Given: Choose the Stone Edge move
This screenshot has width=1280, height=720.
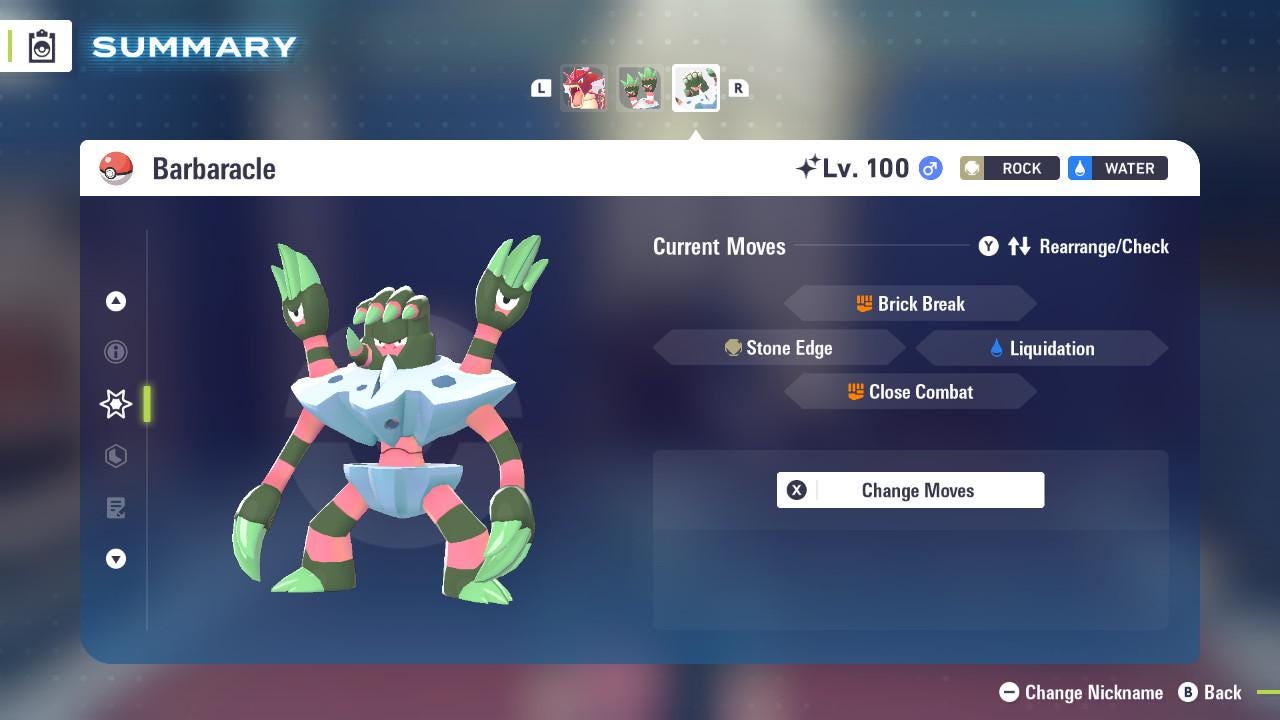Looking at the screenshot, I should point(792,348).
